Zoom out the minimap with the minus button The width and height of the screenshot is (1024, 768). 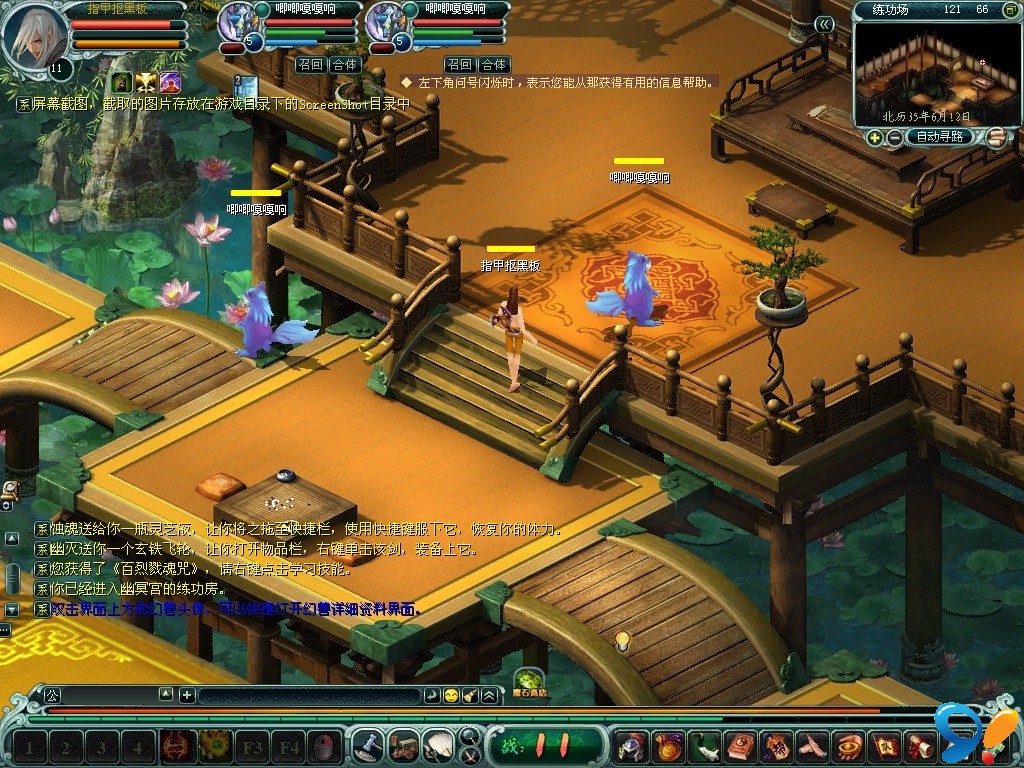pos(893,137)
